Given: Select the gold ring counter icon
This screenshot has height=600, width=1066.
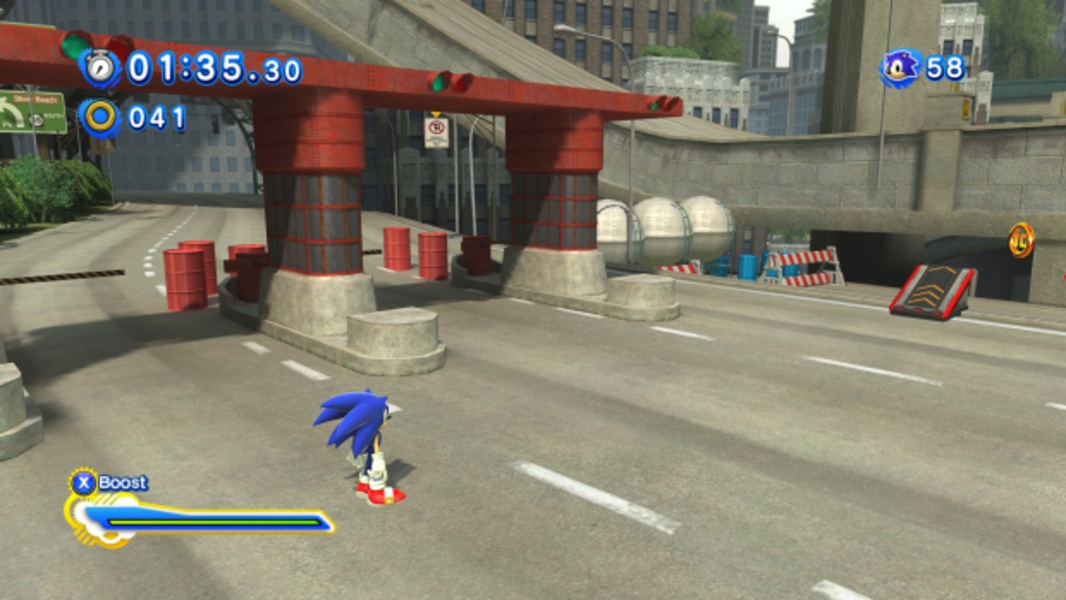Looking at the screenshot, I should click(100, 117).
